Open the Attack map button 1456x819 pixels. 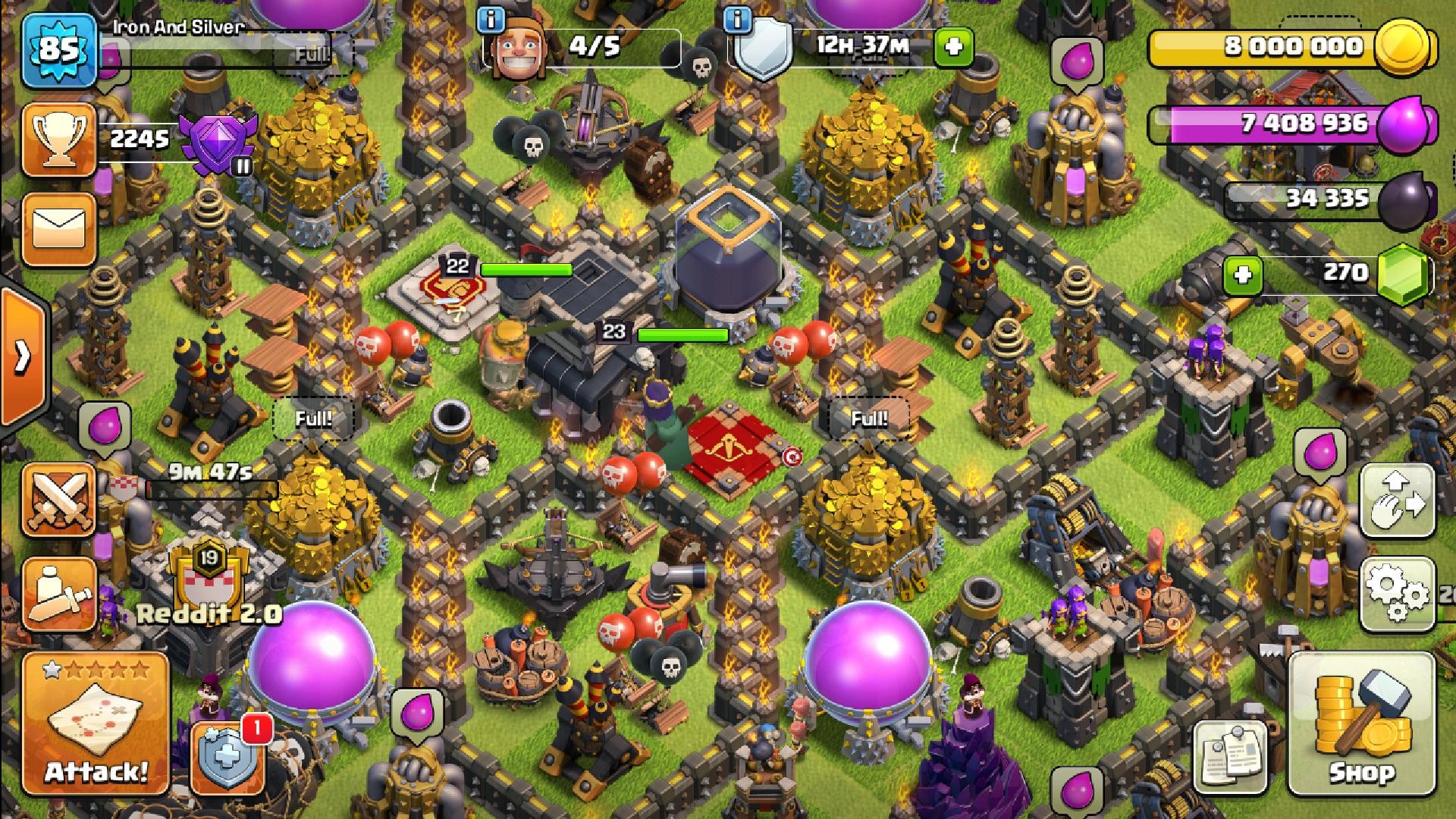(96, 723)
